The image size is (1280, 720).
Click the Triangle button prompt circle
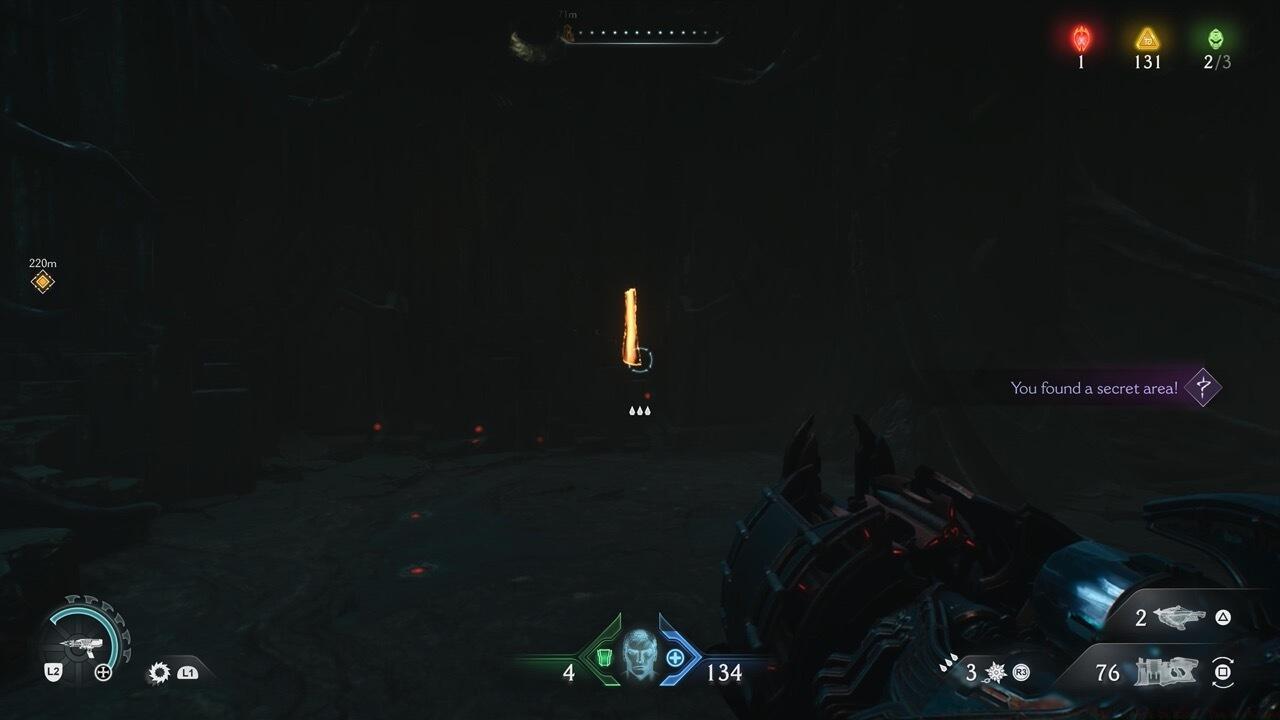click(1224, 619)
